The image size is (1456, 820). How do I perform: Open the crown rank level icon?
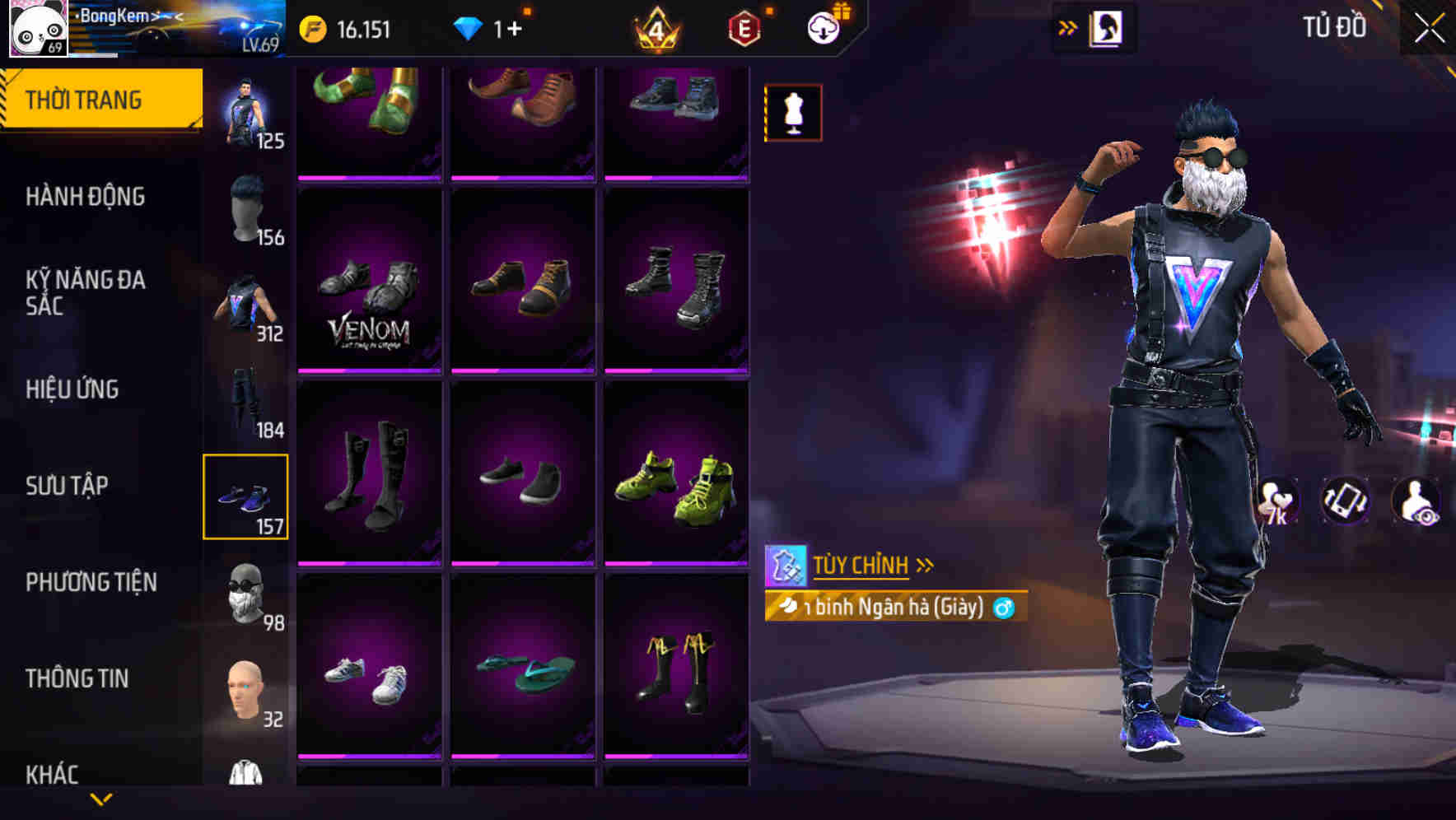tap(655, 27)
